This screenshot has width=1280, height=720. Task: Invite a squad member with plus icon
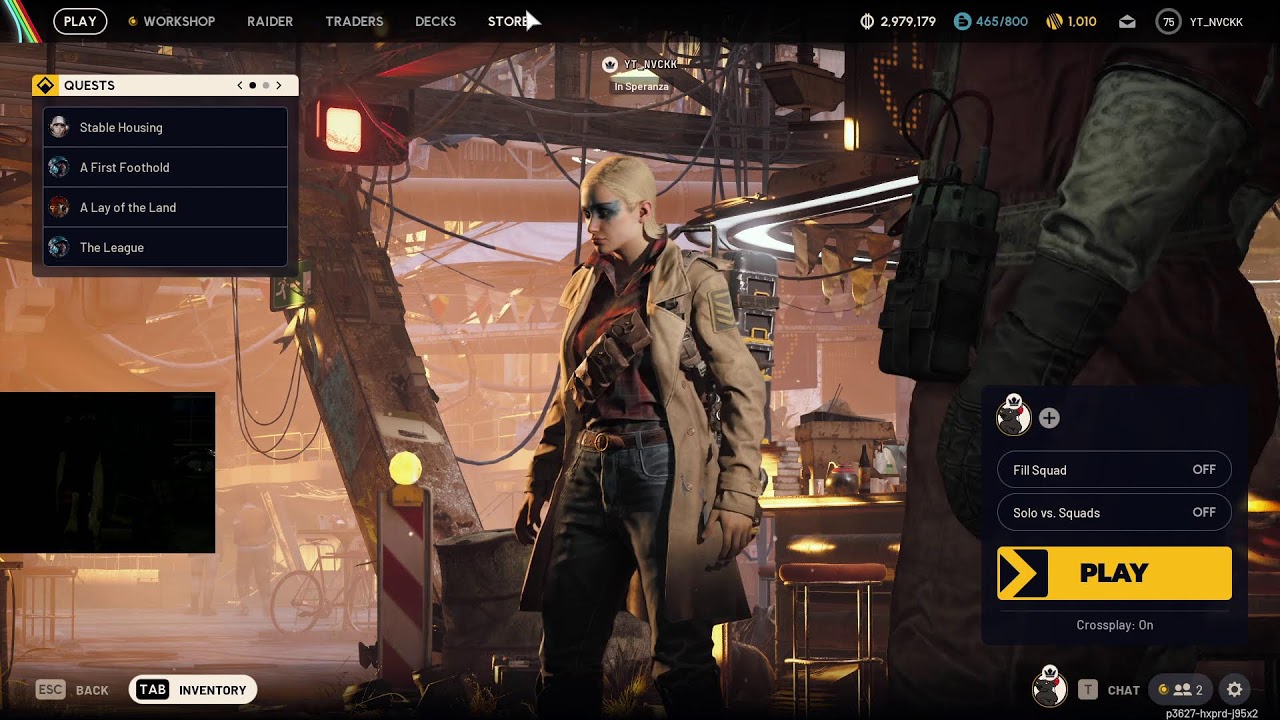1049,418
